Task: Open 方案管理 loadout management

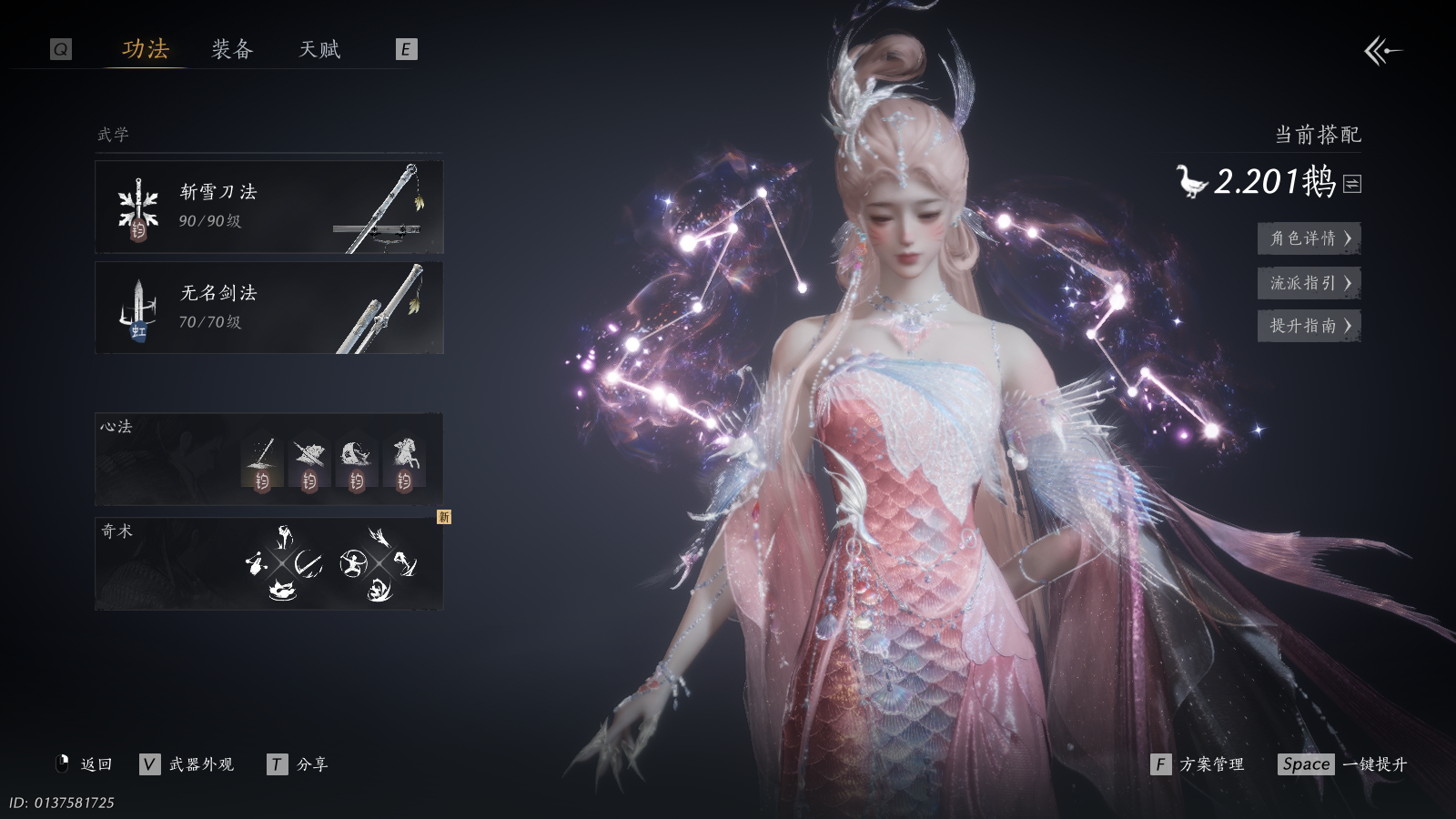Action: [x=1198, y=764]
